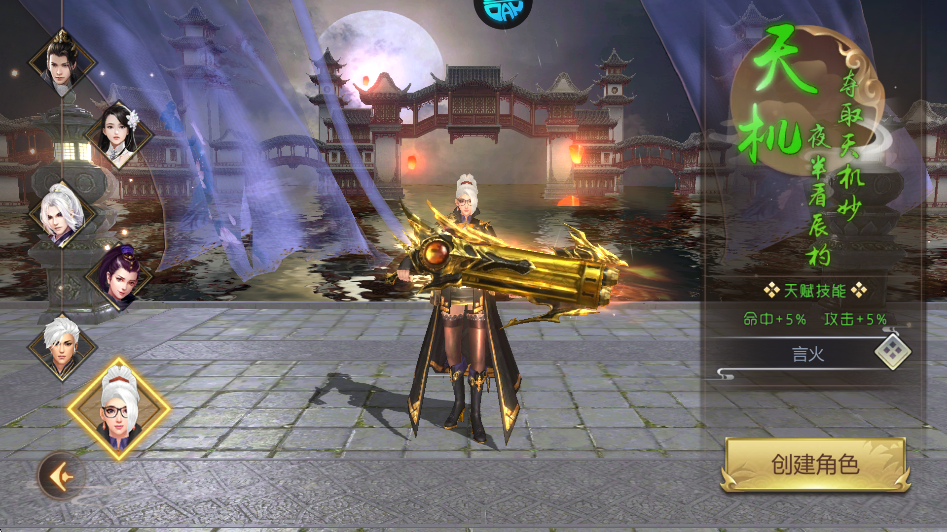Edit the character name field 言火
This screenshot has height=532, width=947.
[x=802, y=353]
